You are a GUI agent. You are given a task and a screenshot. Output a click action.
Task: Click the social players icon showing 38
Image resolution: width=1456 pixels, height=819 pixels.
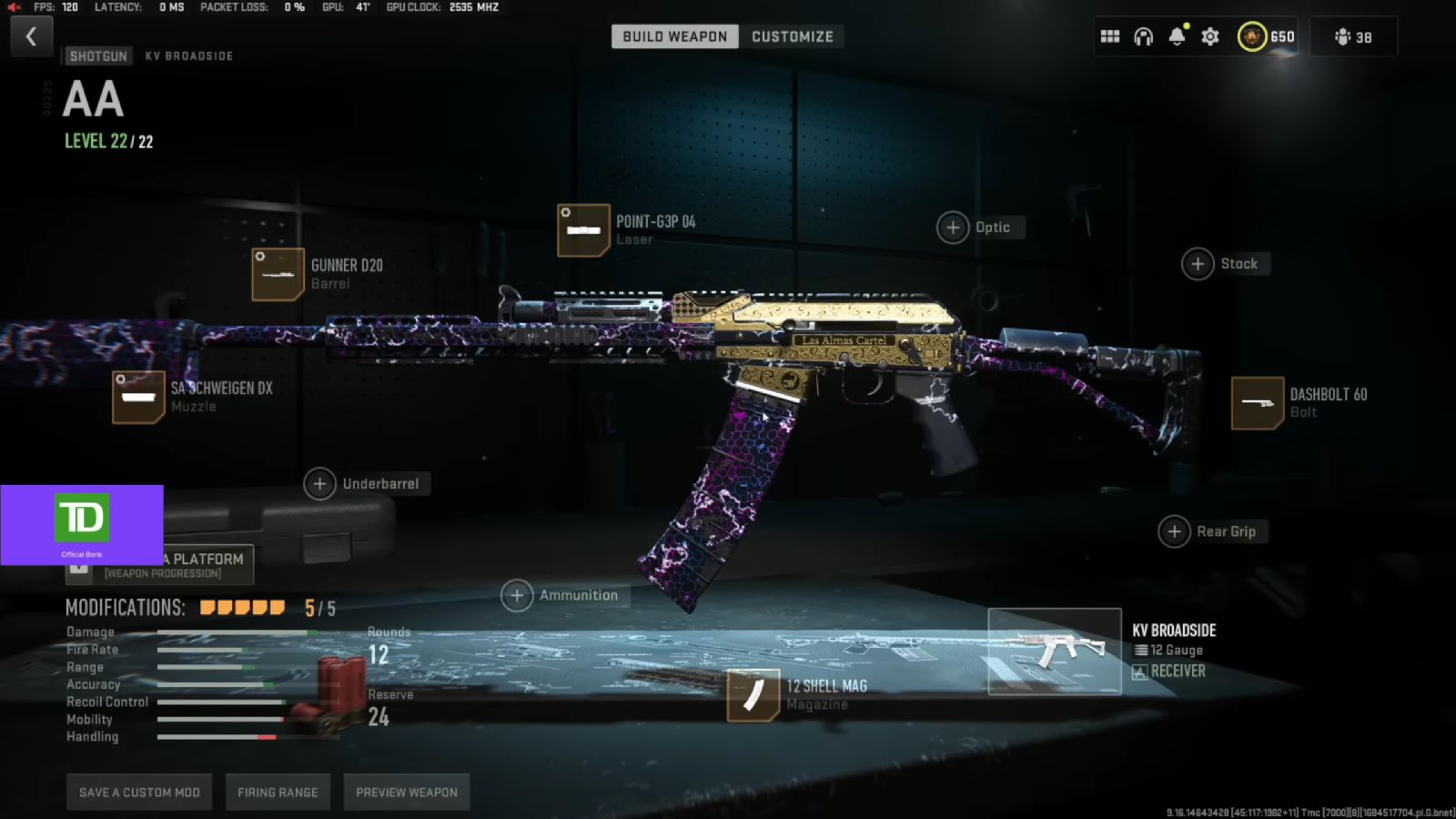click(1352, 36)
